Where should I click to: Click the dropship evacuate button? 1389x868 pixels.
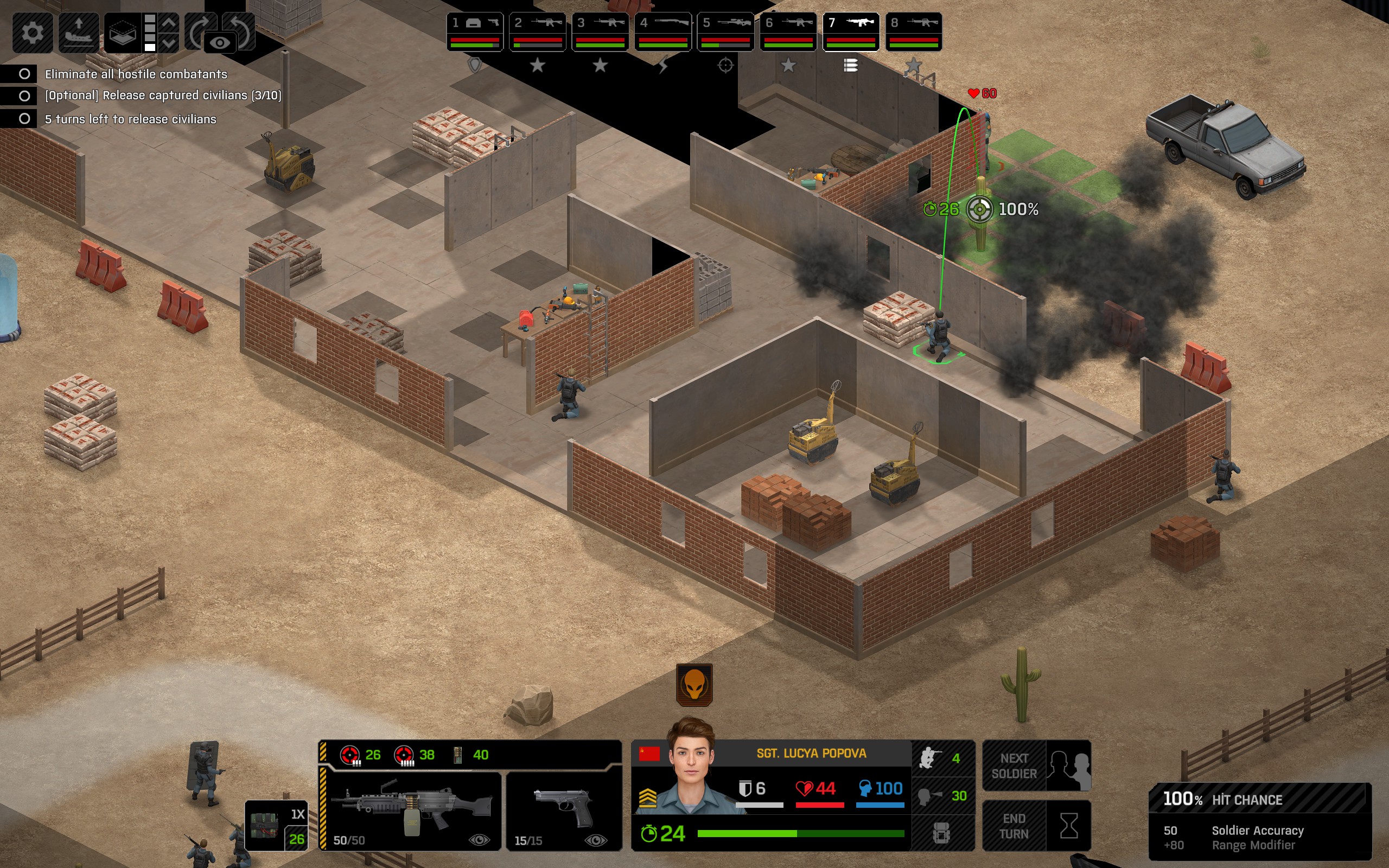pyautogui.click(x=79, y=32)
